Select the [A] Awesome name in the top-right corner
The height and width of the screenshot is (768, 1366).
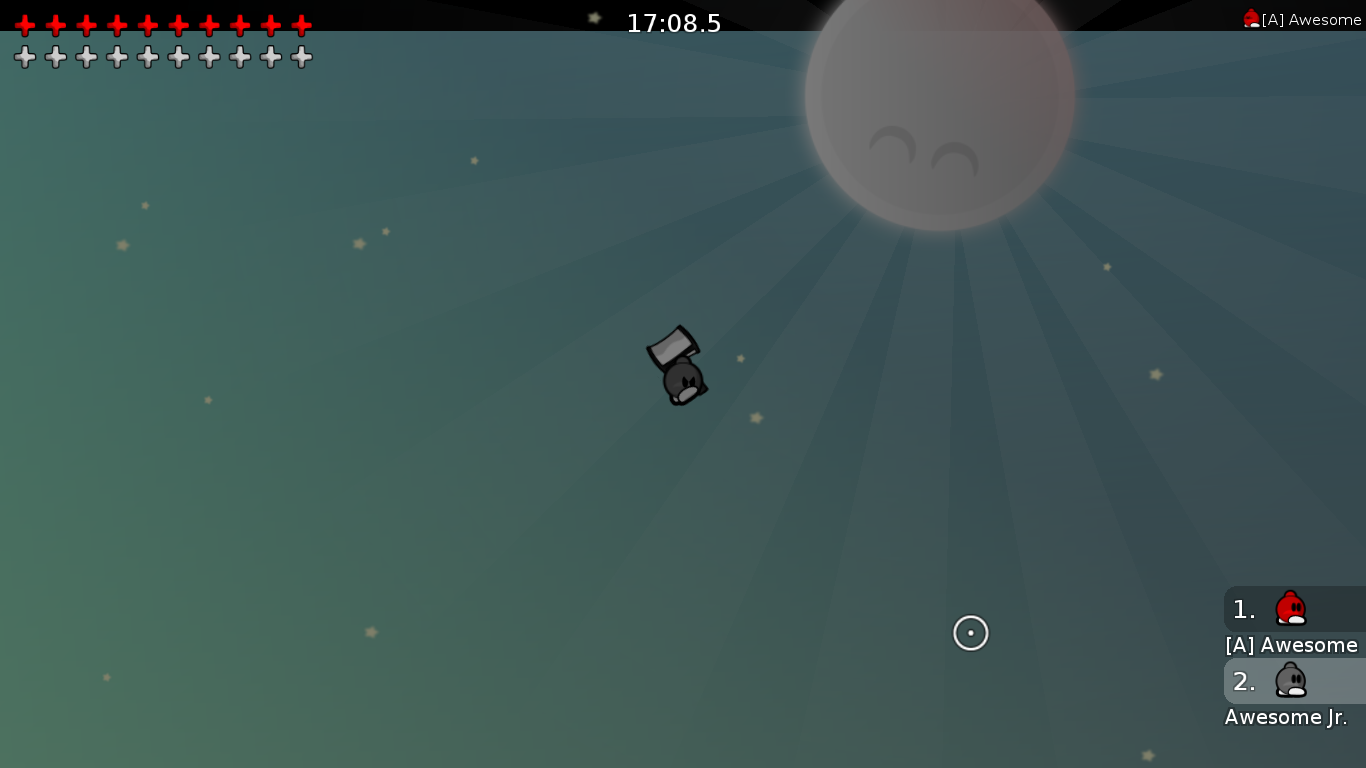click(1308, 19)
